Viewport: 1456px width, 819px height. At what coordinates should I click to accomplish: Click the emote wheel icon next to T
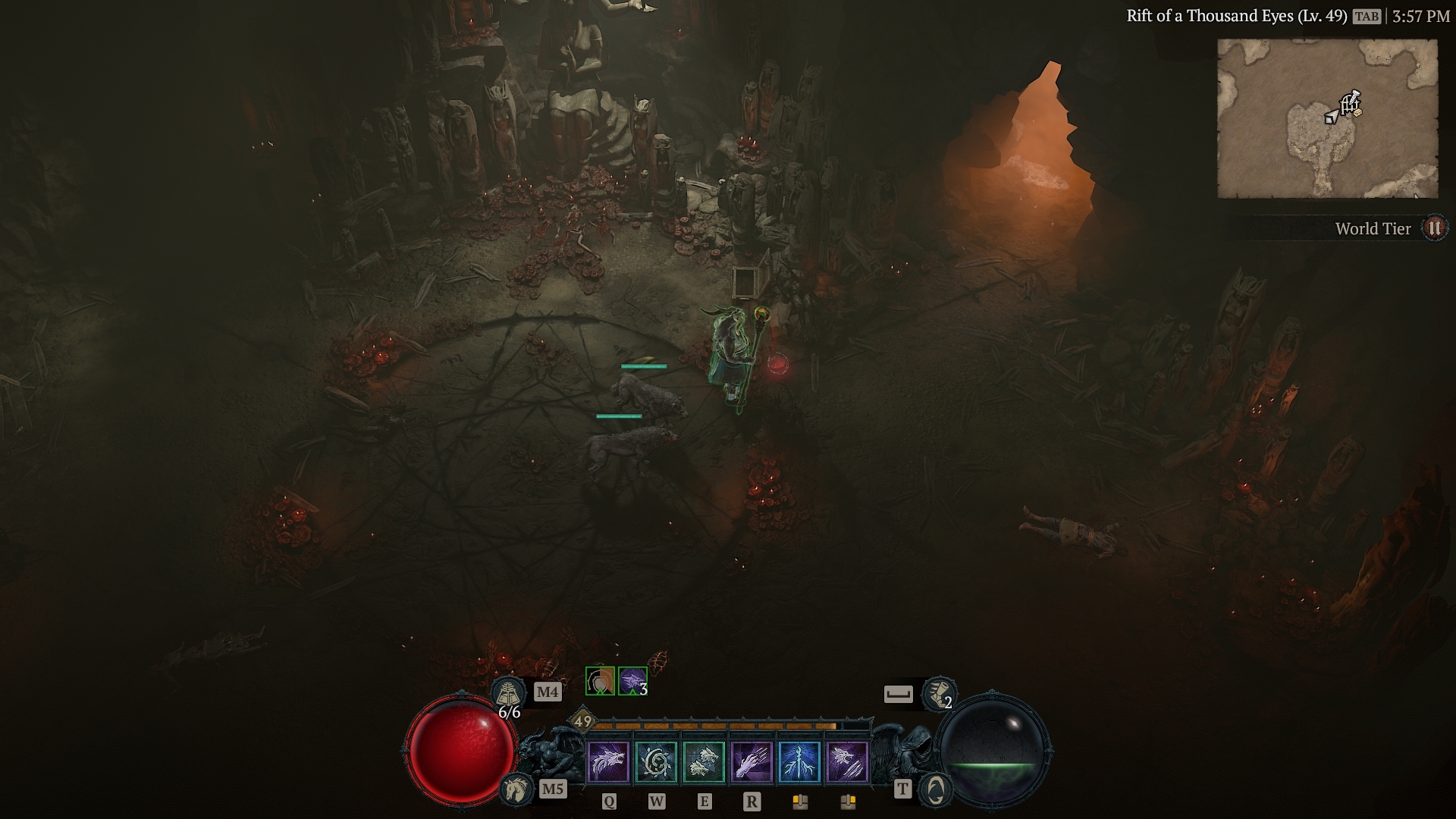(x=933, y=789)
